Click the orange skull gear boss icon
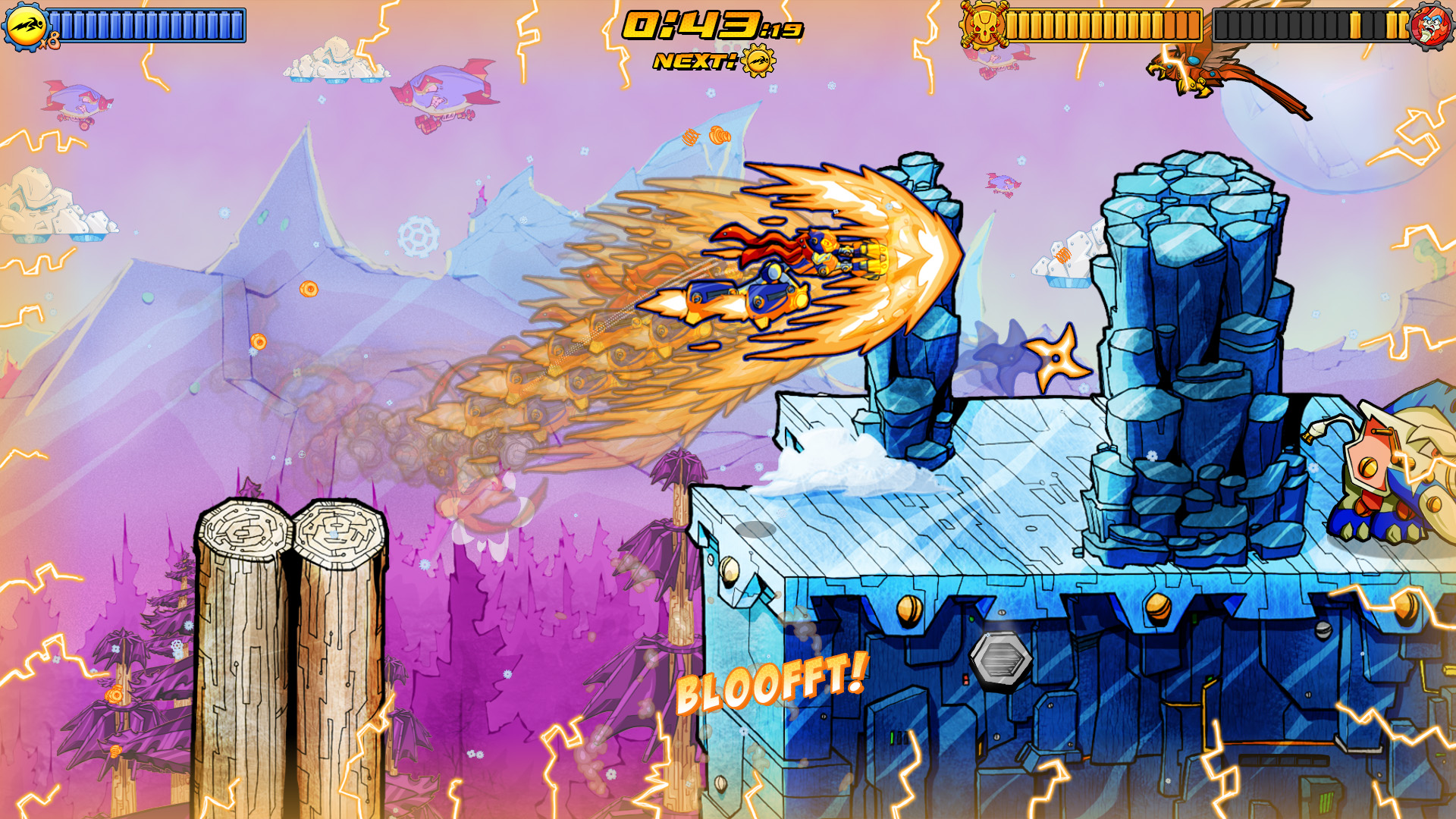Viewport: 1456px width, 819px height. tap(983, 25)
